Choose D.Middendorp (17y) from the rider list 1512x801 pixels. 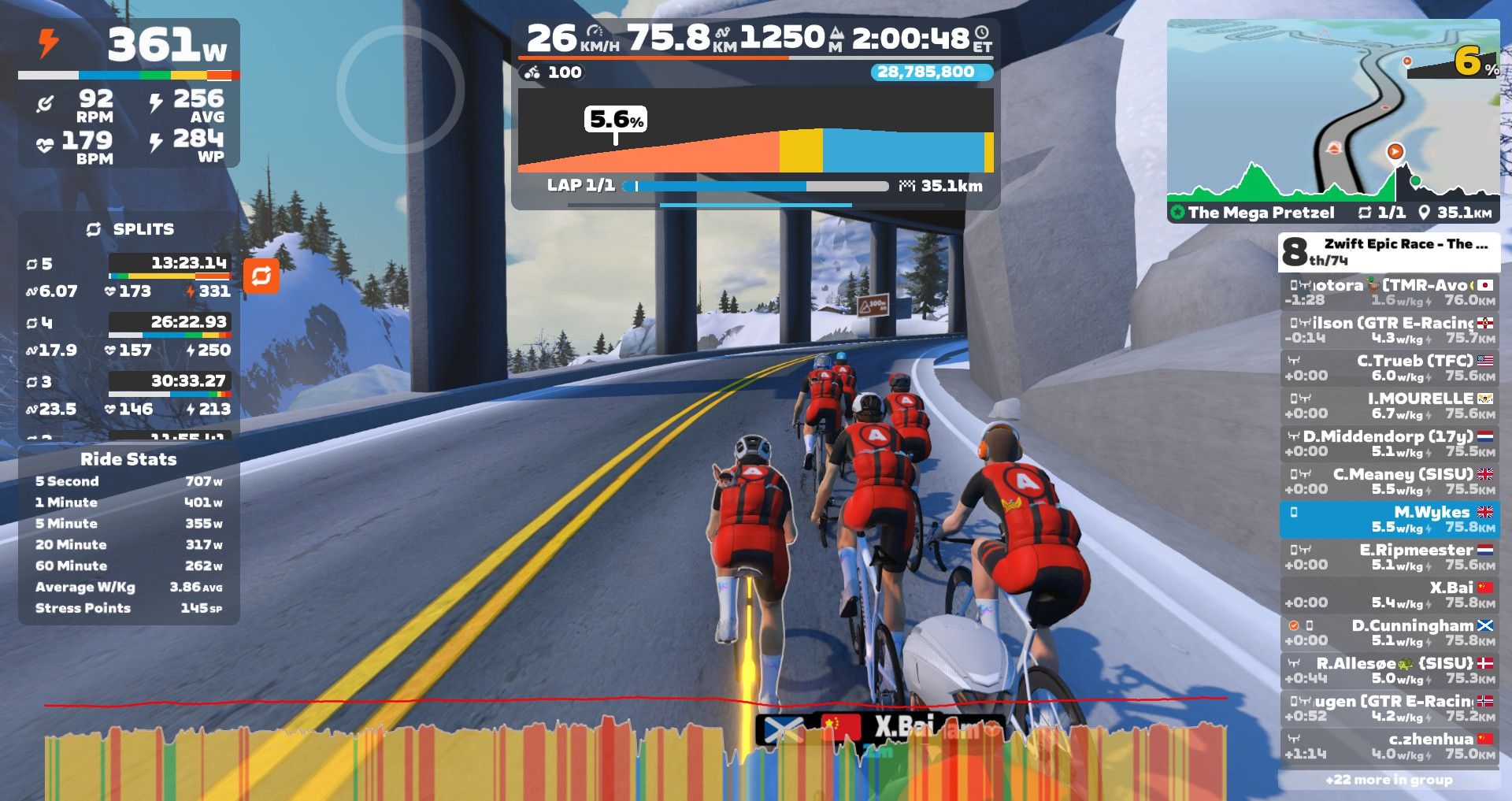1390,443
